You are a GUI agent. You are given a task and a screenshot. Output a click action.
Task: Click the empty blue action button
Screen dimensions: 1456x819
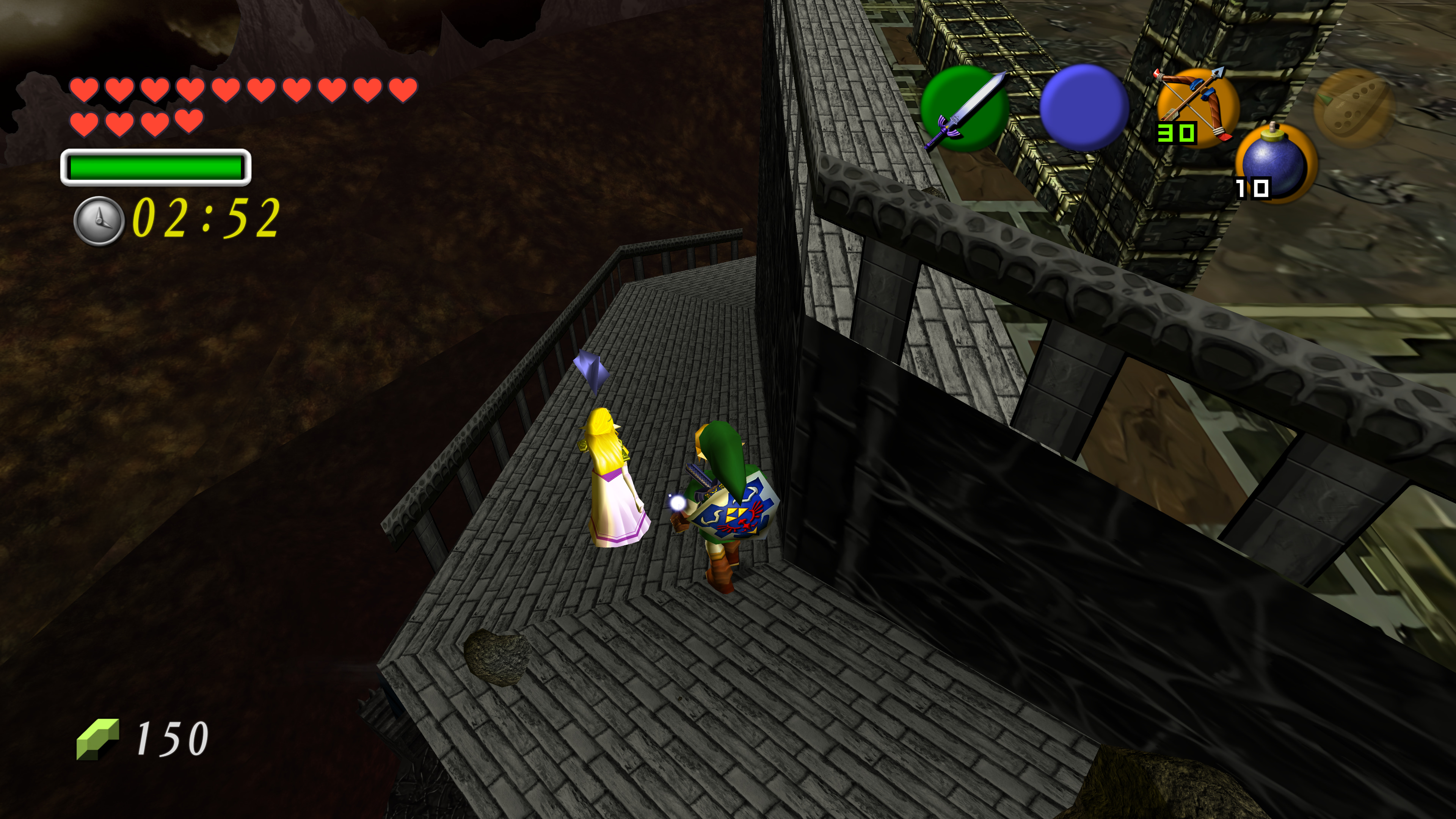coord(1084,107)
